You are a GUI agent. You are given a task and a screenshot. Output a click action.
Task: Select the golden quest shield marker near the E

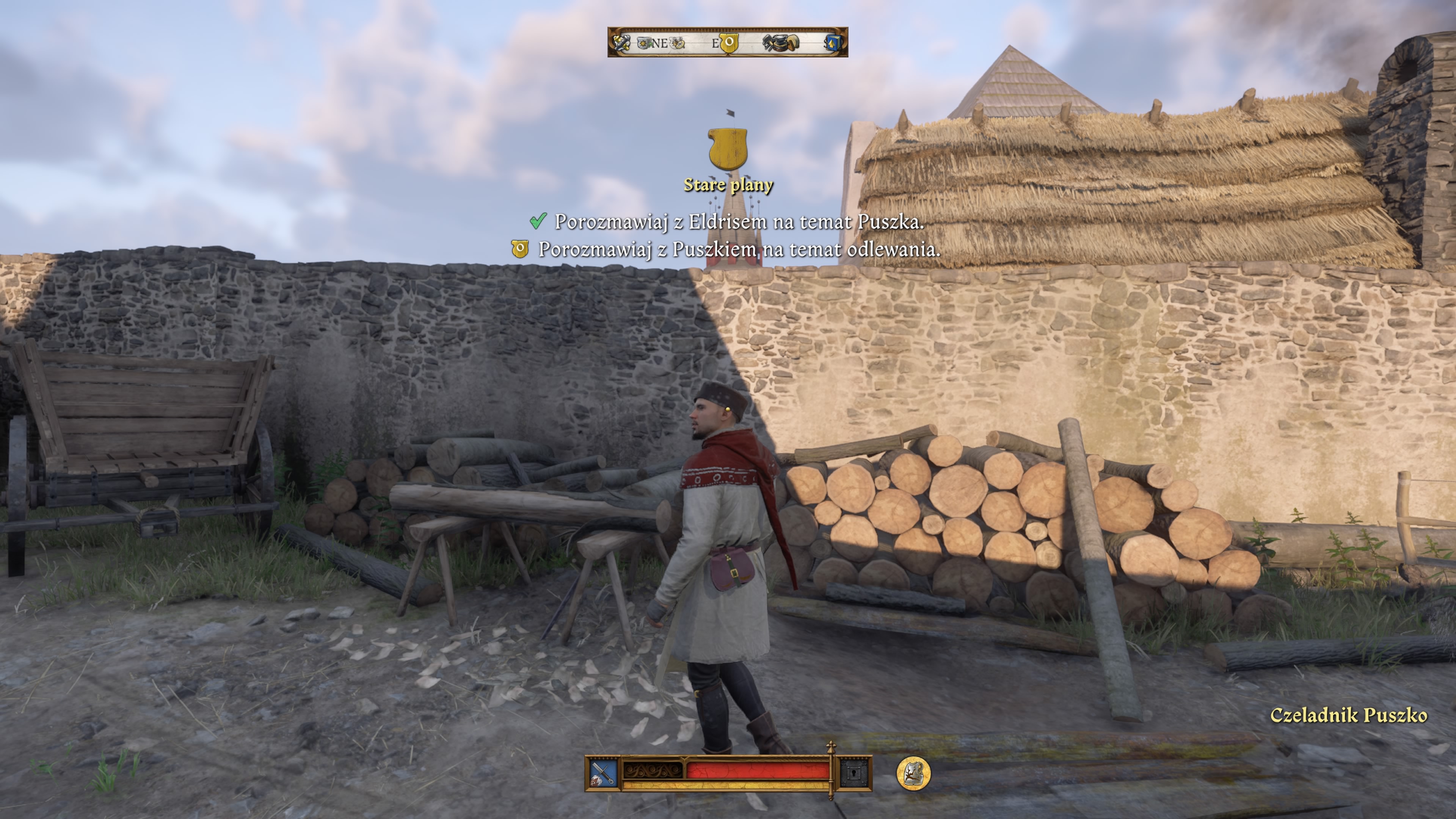tap(728, 43)
